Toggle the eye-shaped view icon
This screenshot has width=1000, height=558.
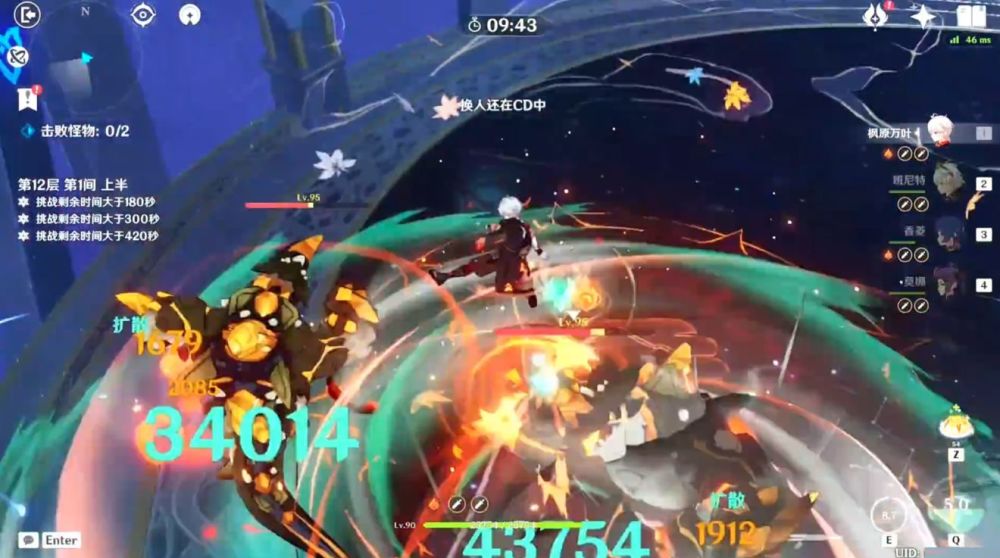pyautogui.click(x=145, y=14)
